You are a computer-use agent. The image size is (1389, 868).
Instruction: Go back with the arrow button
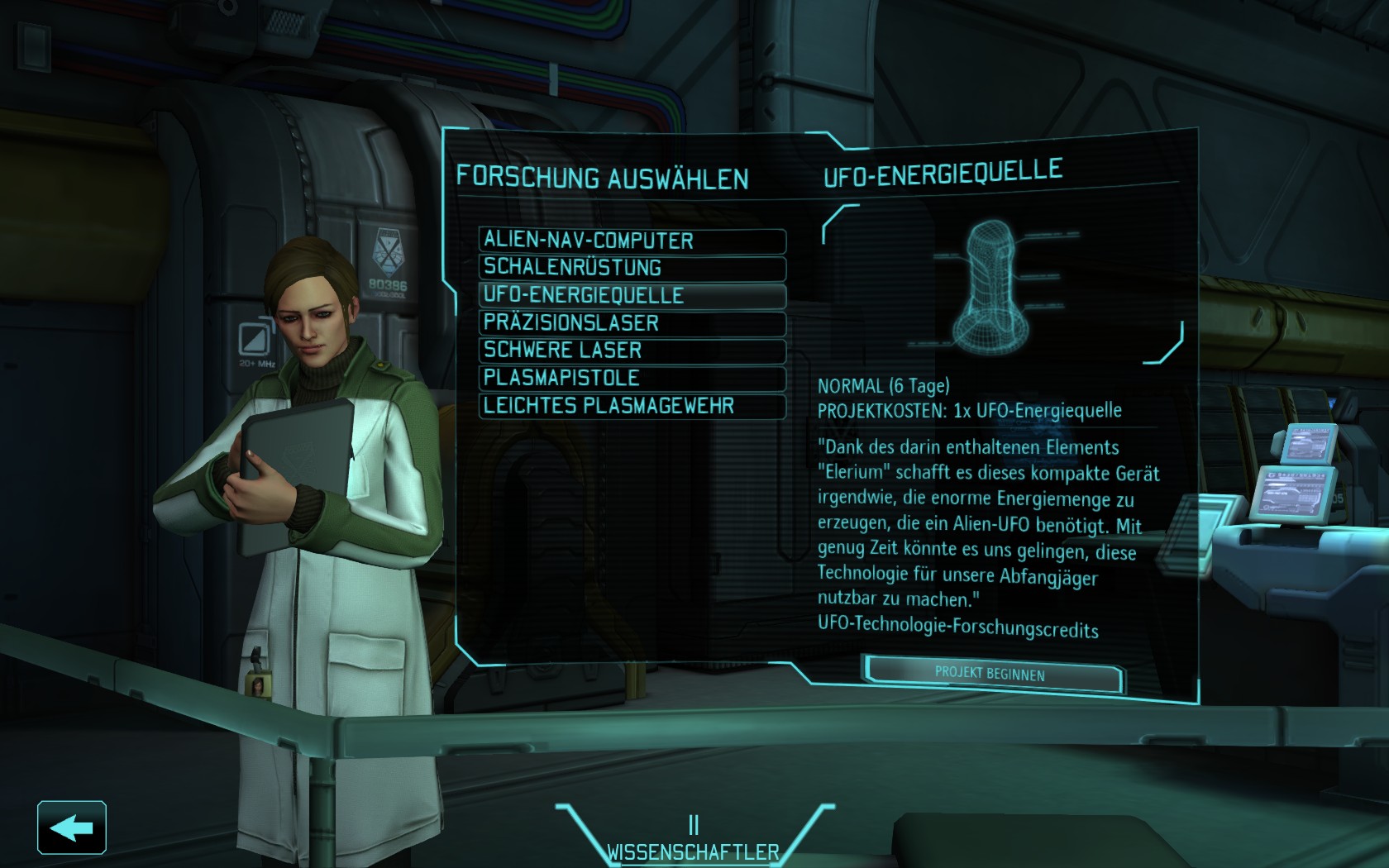click(72, 827)
